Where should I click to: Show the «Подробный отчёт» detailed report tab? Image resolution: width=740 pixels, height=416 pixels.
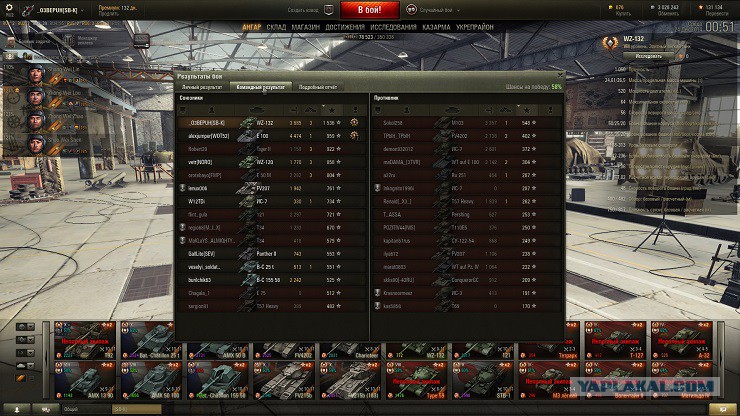[x=320, y=87]
